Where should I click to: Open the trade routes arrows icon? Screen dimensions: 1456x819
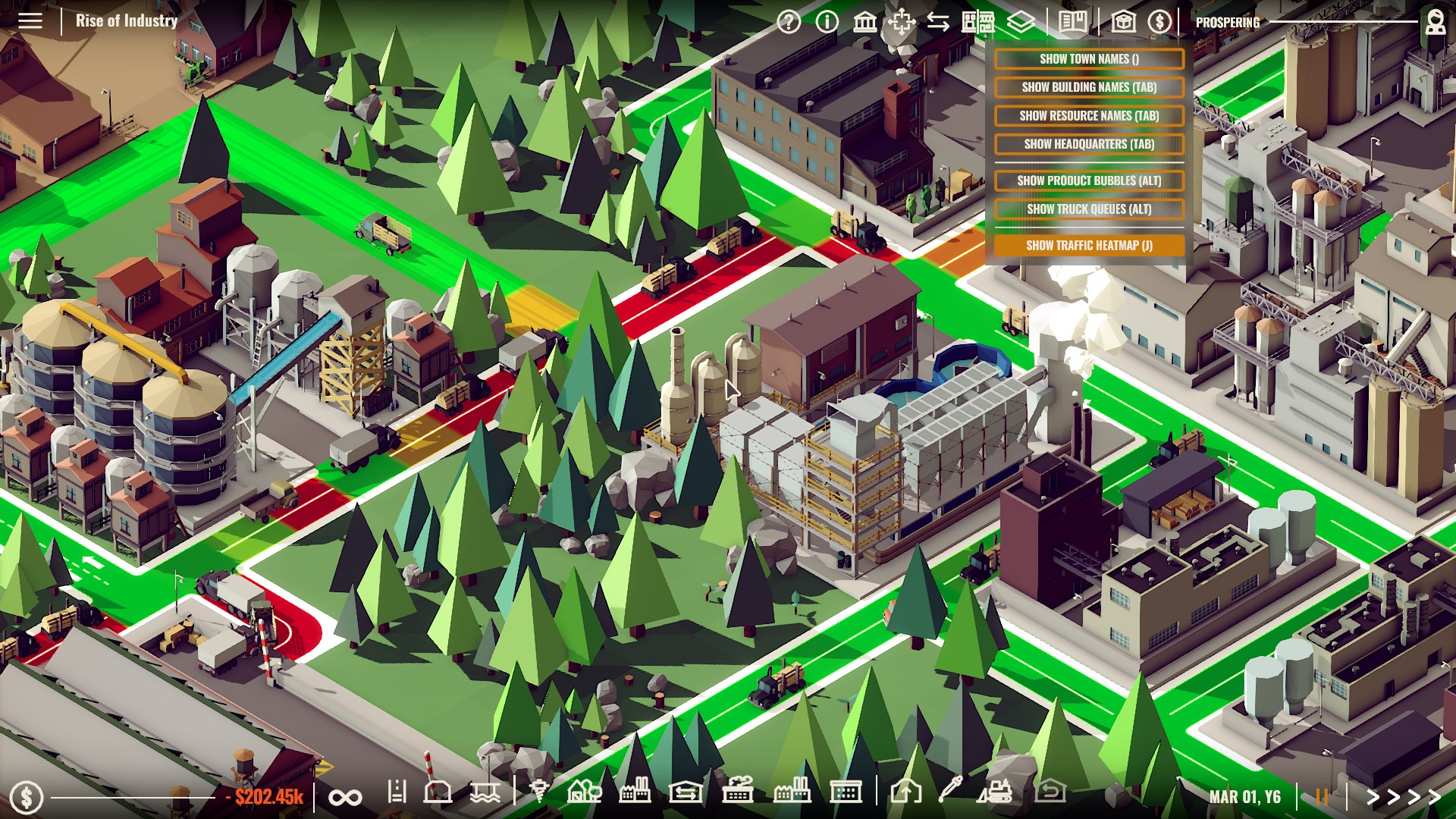(939, 22)
